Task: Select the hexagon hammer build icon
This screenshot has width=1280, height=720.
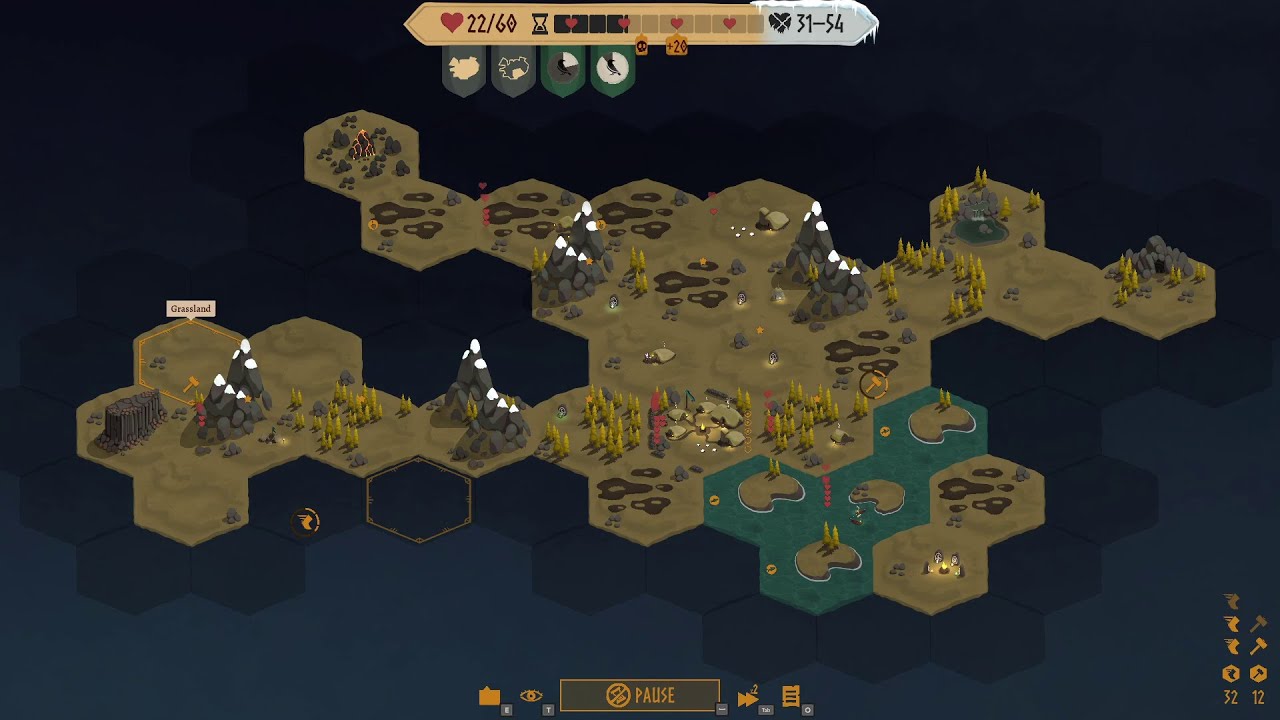Action: (1258, 674)
